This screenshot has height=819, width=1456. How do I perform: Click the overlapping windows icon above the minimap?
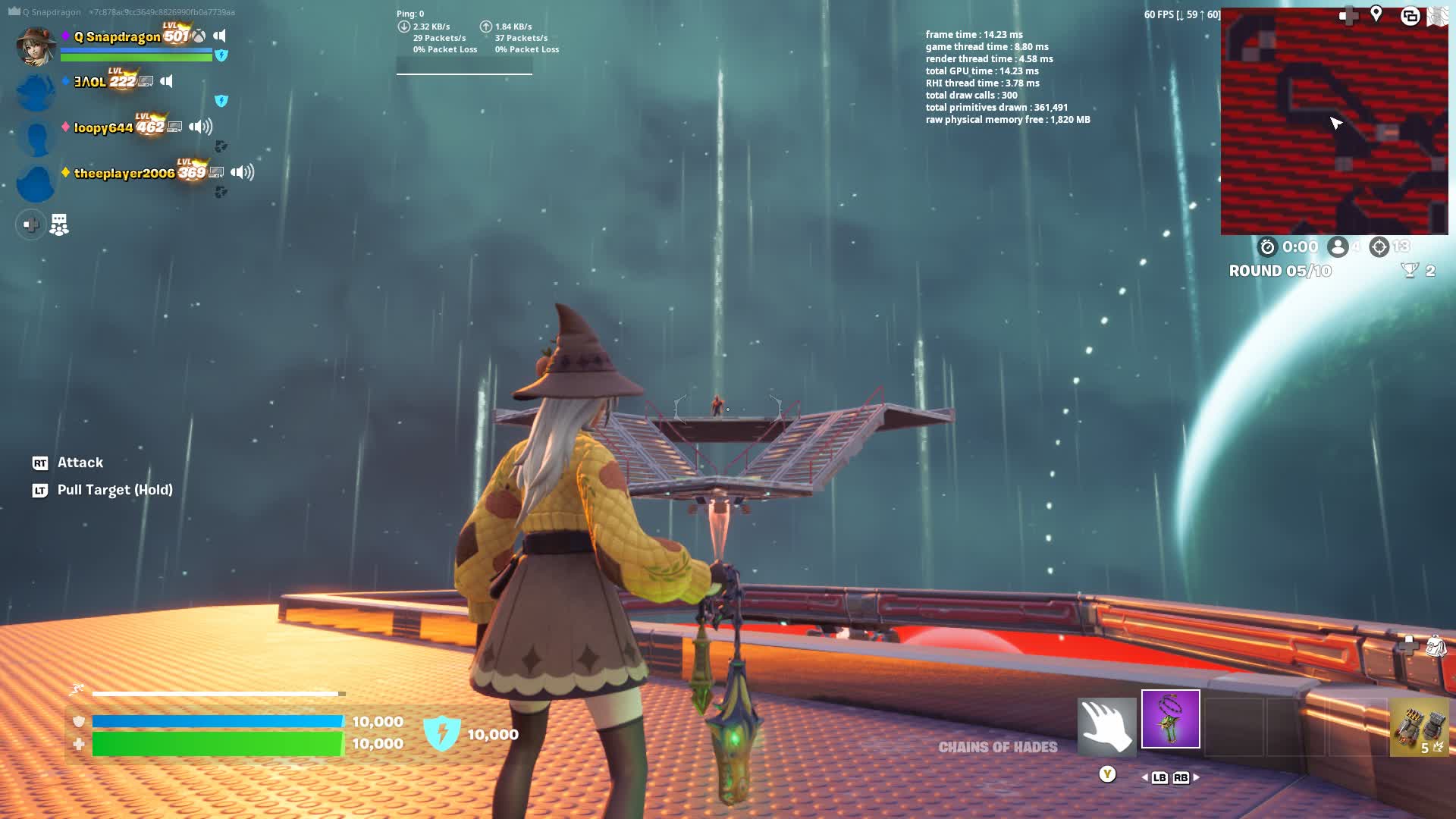pyautogui.click(x=1410, y=16)
